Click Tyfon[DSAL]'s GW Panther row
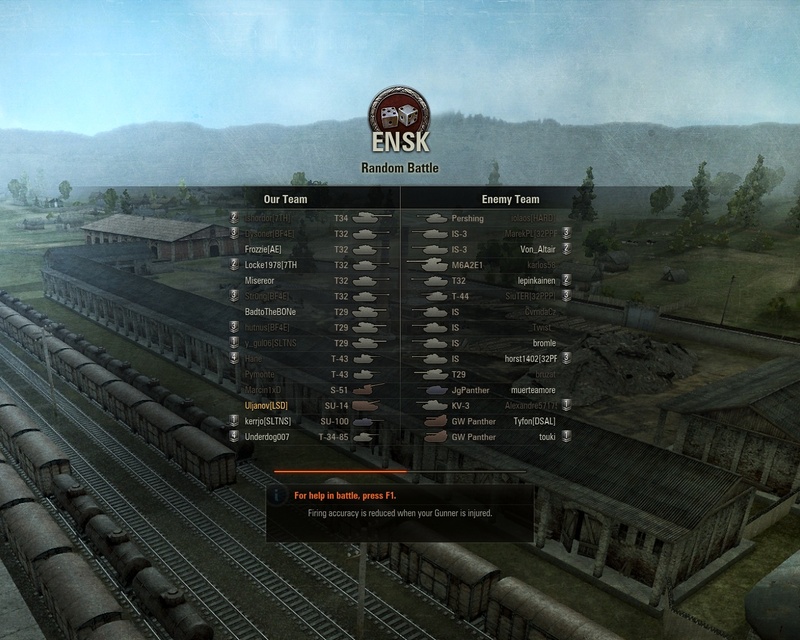Viewport: 800px width, 640px height. 533,421
